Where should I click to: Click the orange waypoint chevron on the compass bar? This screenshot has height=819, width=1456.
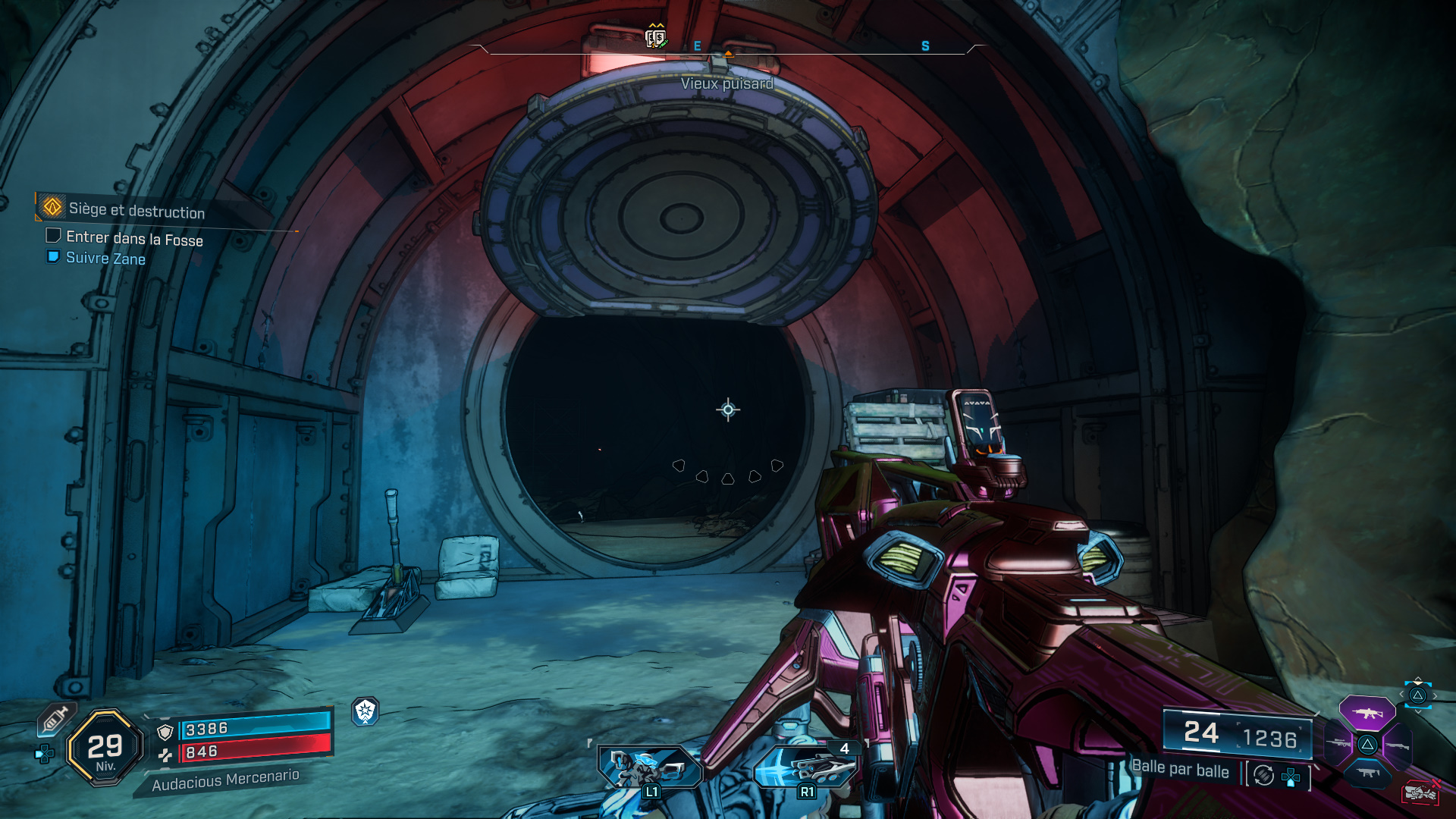pos(727,54)
